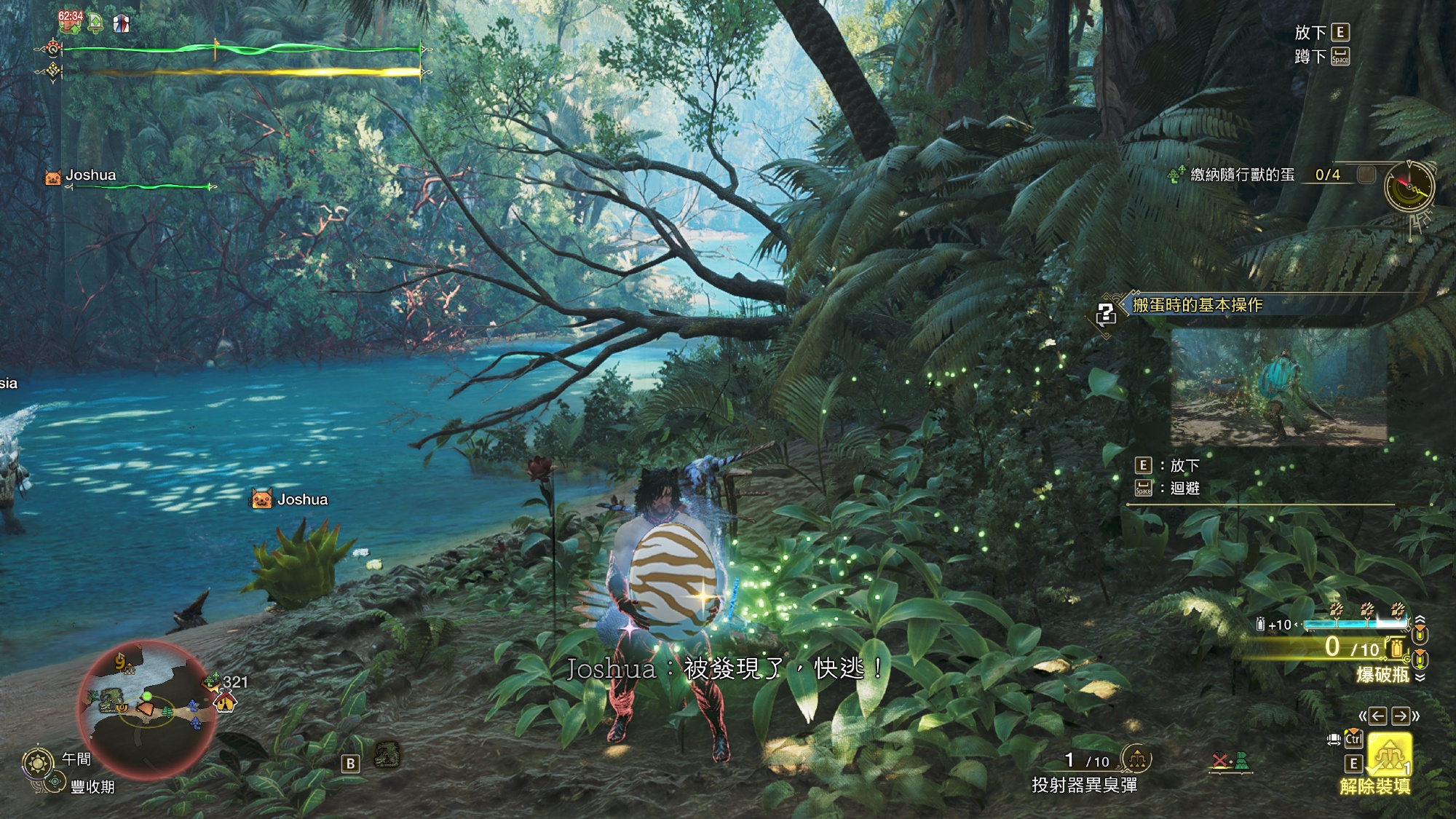The width and height of the screenshot is (1456, 819).
Task: Click the 繳納隨行獸的蛋 quest objective
Action: point(1242,175)
